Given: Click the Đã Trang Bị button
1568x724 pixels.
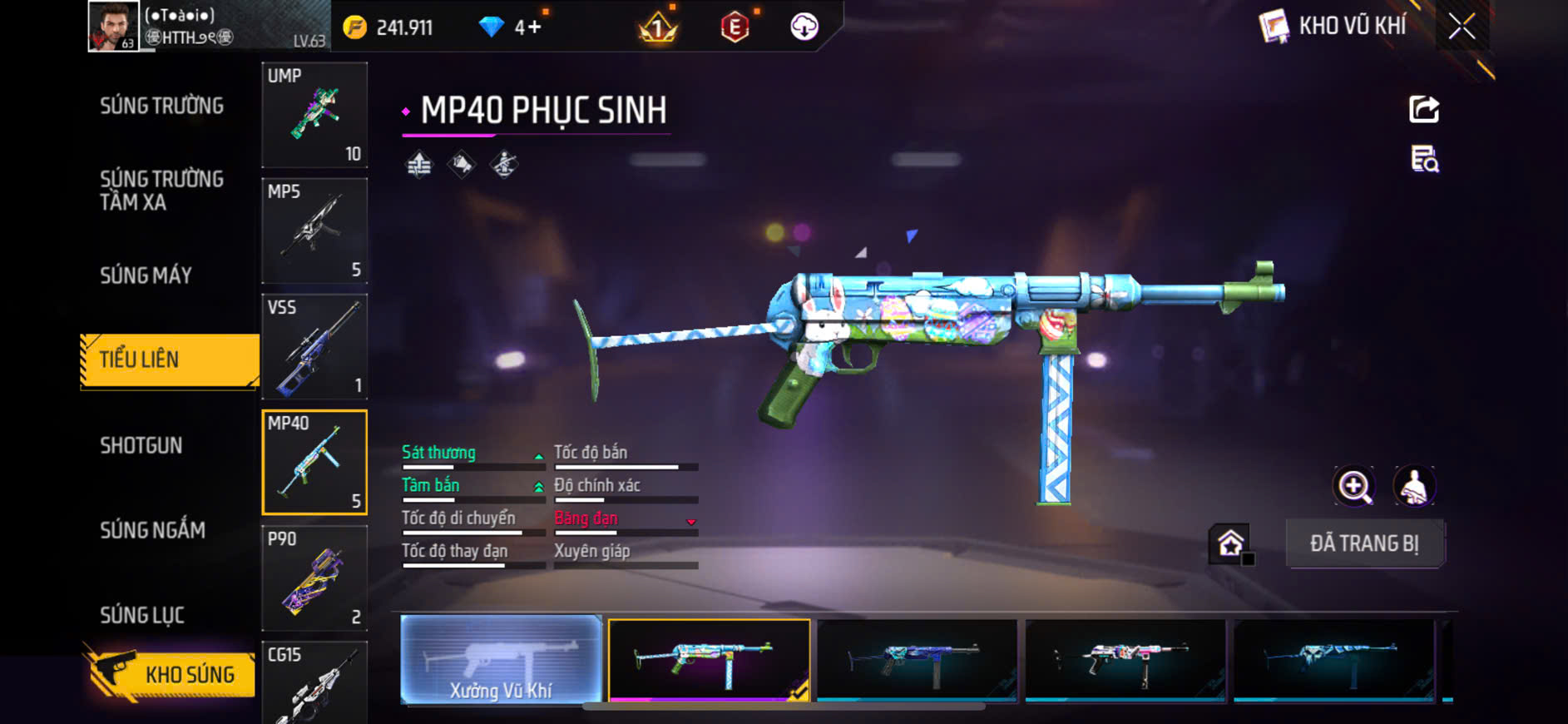Looking at the screenshot, I should click(x=1364, y=543).
